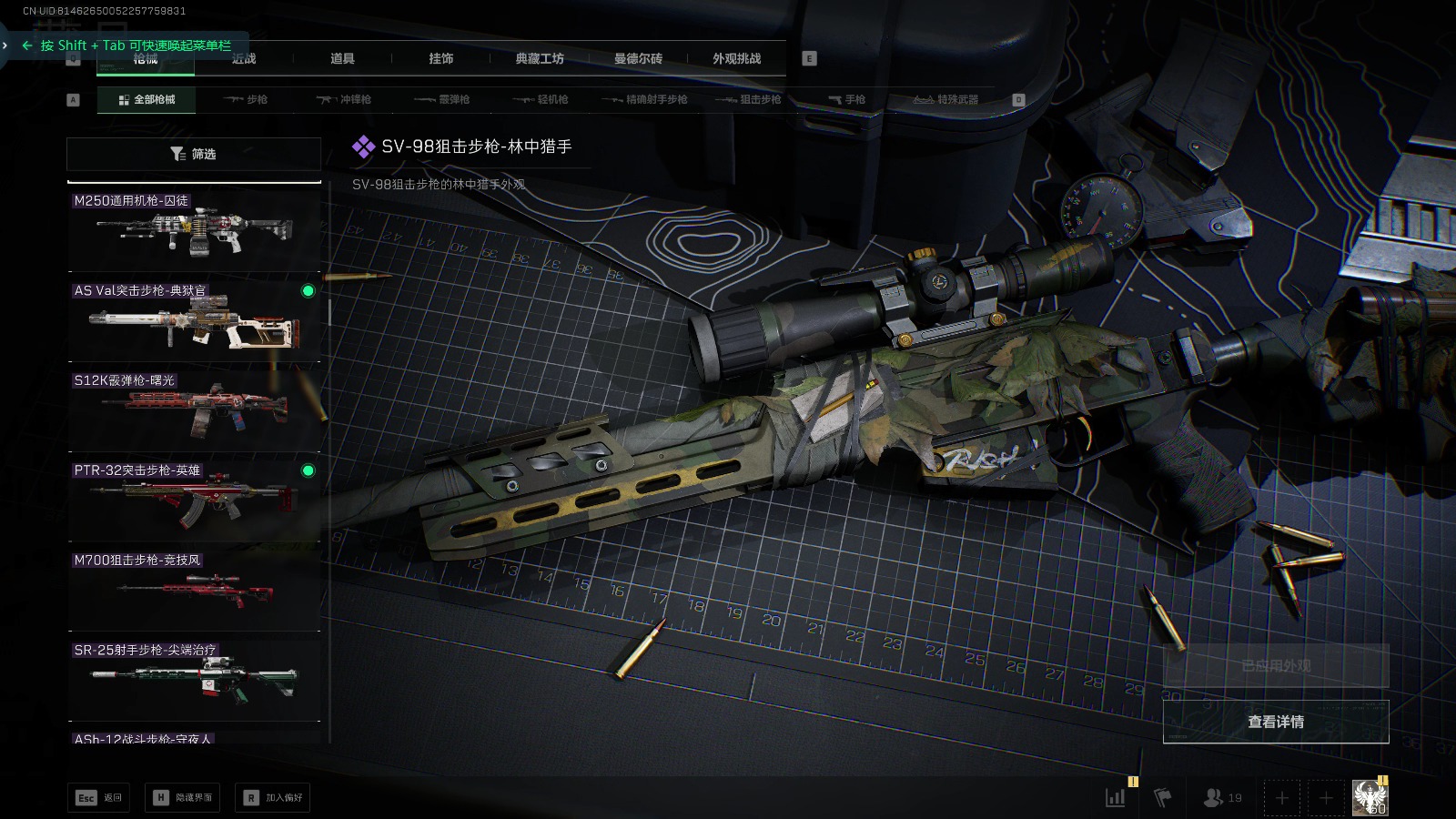Switch to the 曼德尔砖 tab
Image resolution: width=1456 pixels, height=819 pixels.
(638, 58)
